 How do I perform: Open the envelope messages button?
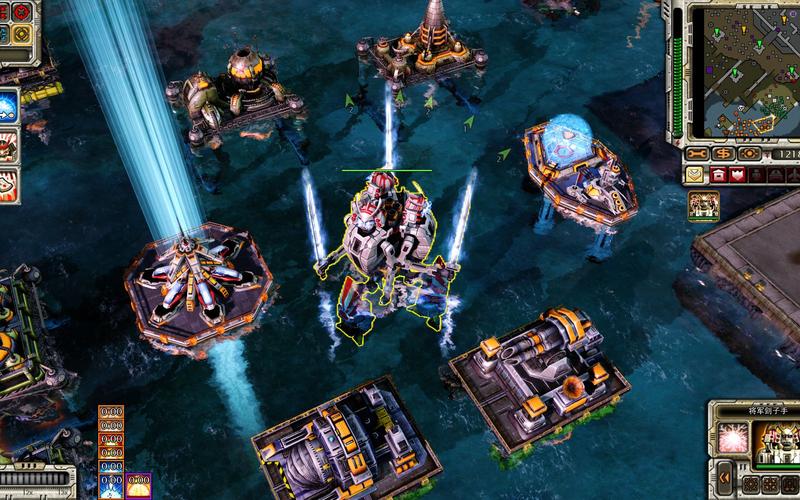point(694,175)
